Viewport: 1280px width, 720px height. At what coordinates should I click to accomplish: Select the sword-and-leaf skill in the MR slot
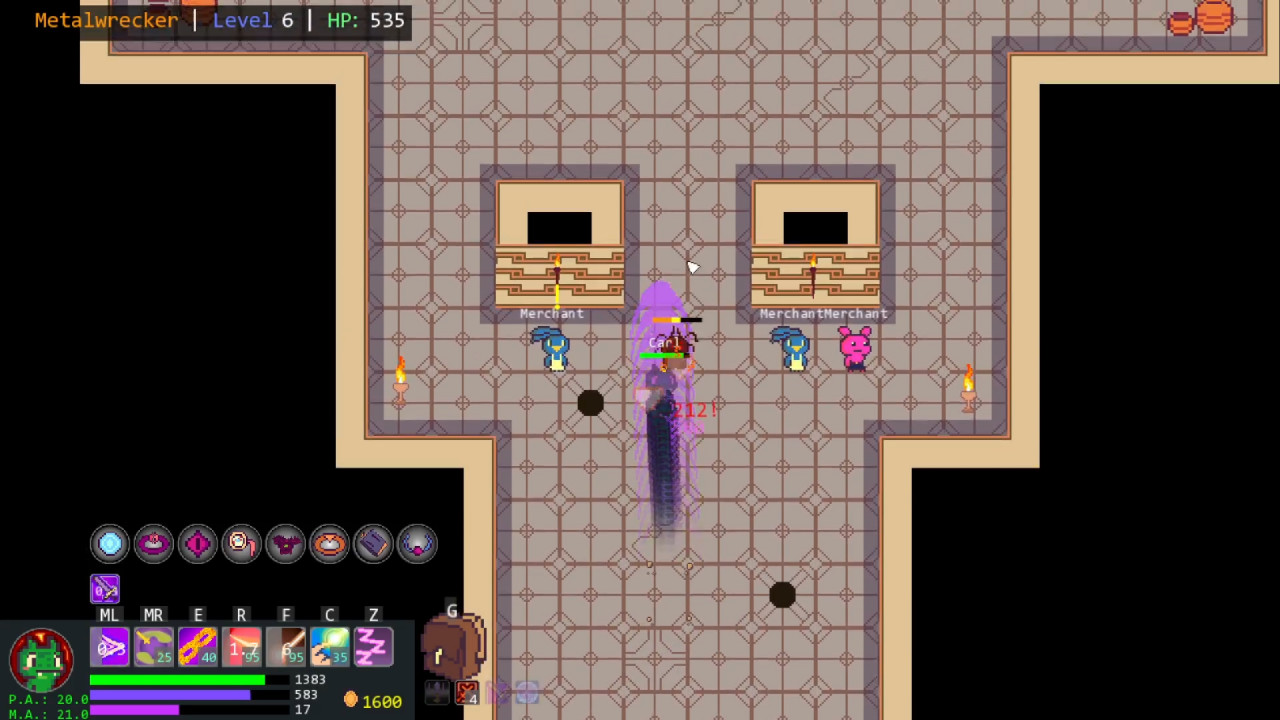tap(153, 647)
